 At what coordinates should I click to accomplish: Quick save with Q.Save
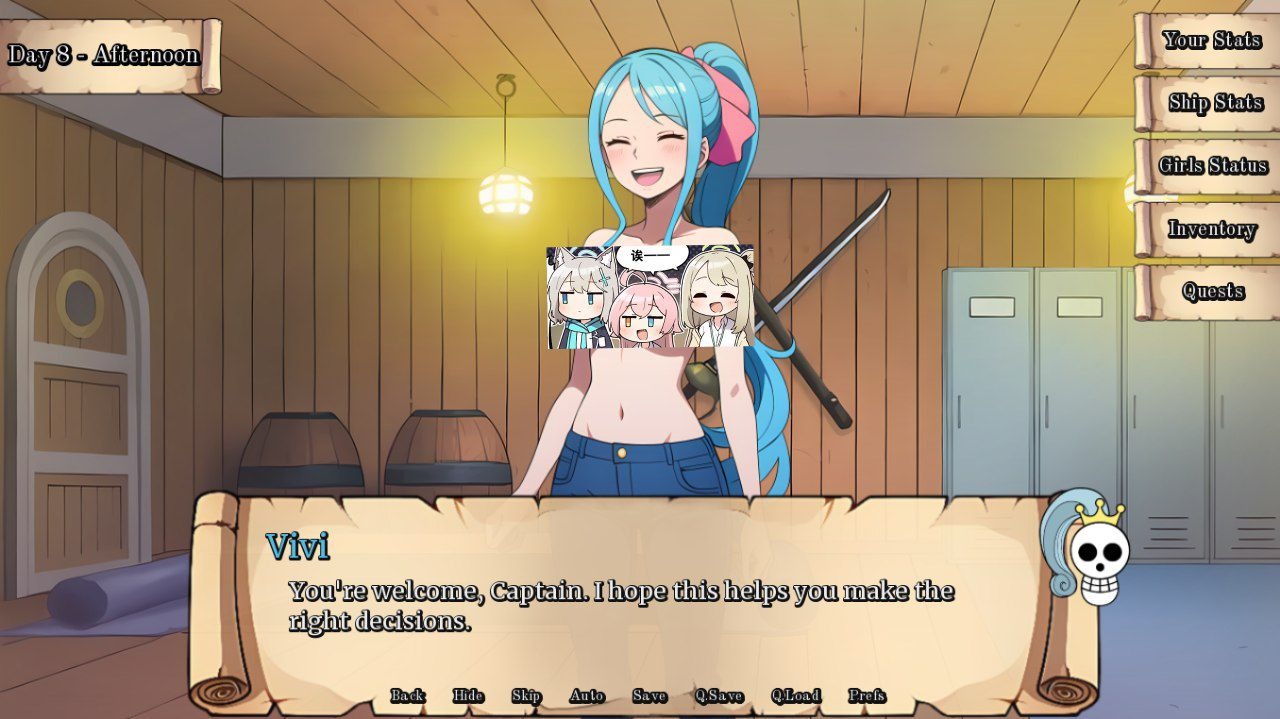click(x=719, y=696)
